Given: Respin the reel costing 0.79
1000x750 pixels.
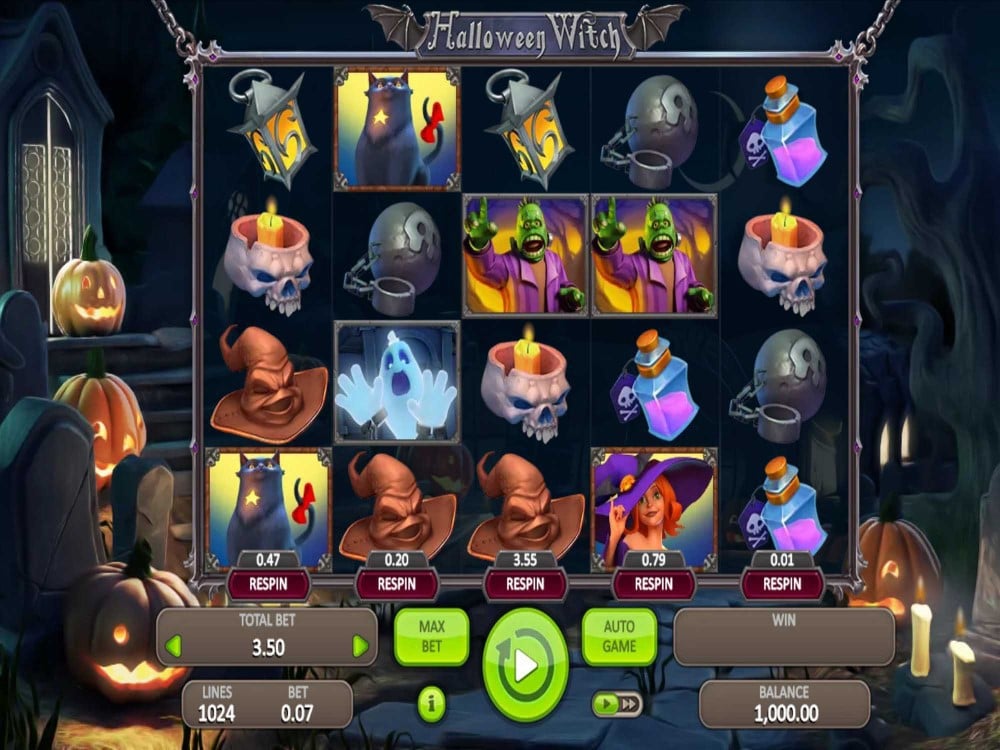Looking at the screenshot, I should pyautogui.click(x=654, y=583).
